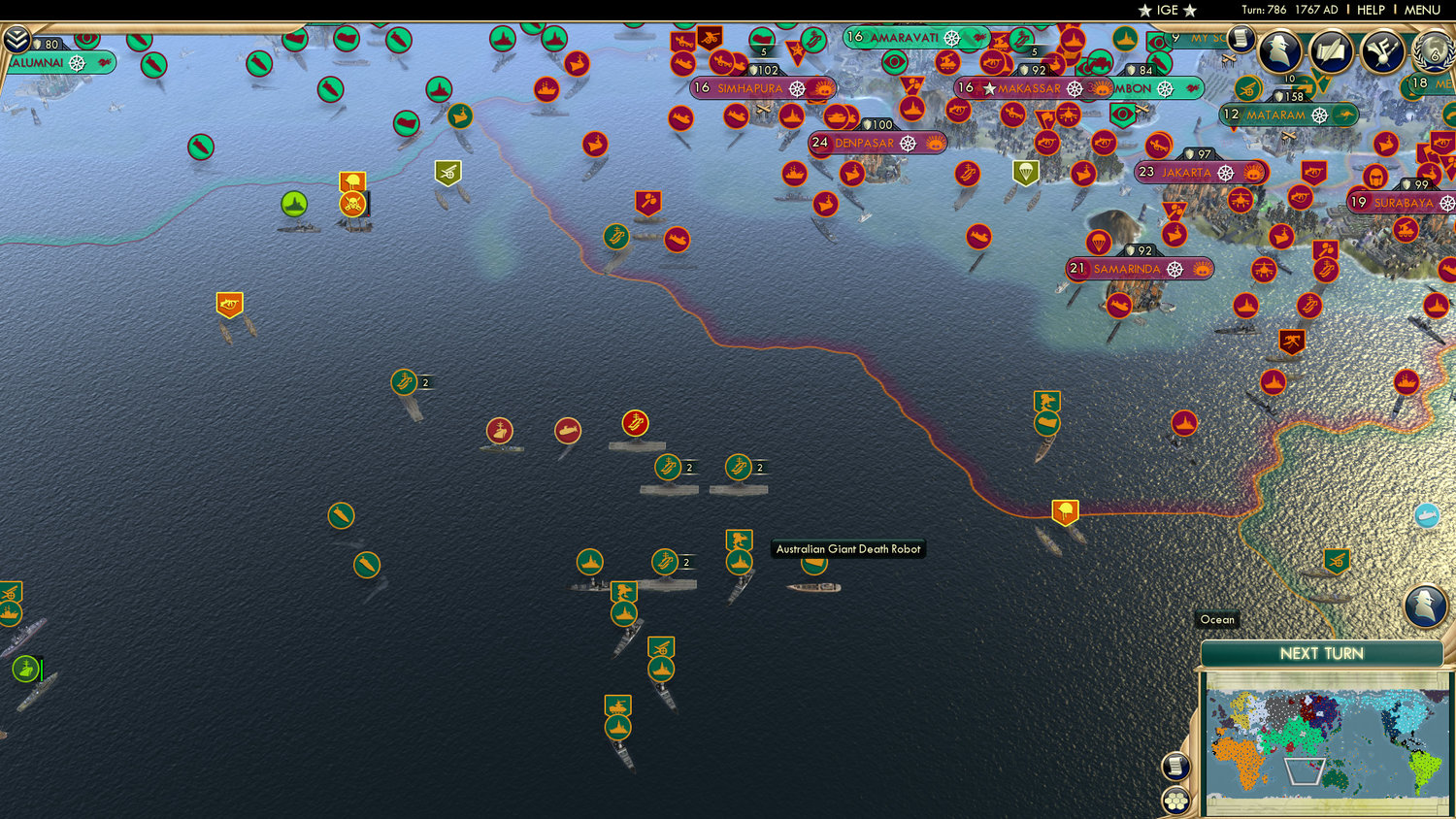The height and width of the screenshot is (819, 1456).
Task: Click the production wheel on Denpasar's city banner
Action: click(x=908, y=144)
